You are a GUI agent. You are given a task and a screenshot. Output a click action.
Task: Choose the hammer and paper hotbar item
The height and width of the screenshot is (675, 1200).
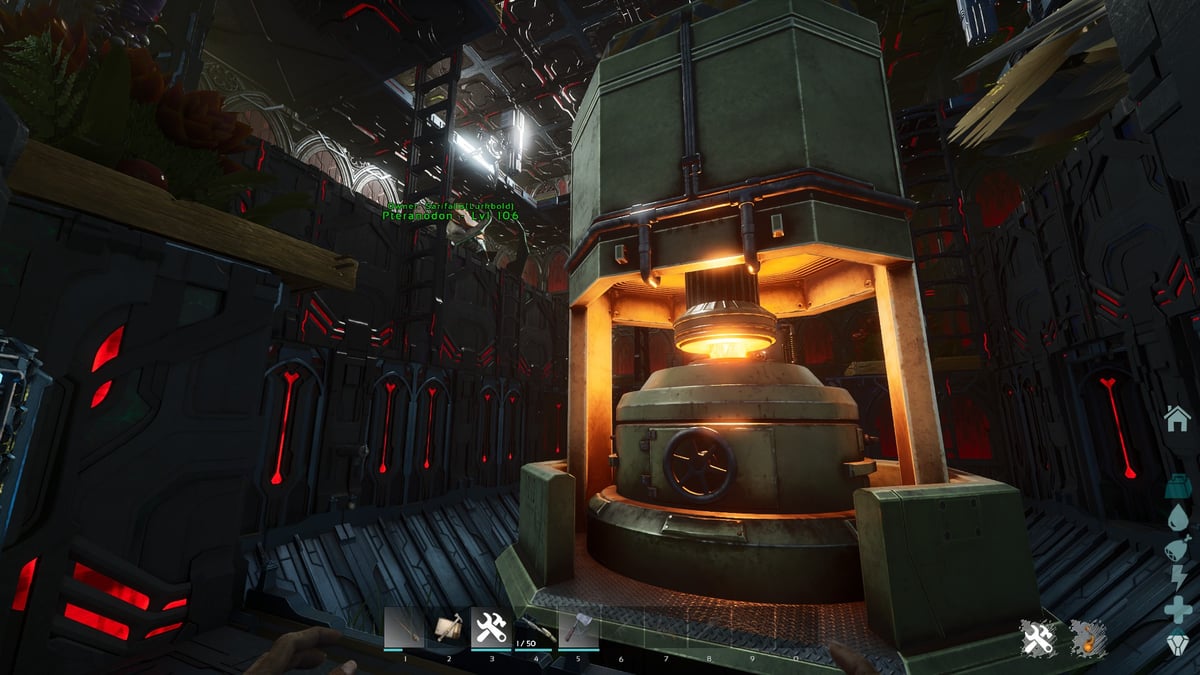point(447,629)
